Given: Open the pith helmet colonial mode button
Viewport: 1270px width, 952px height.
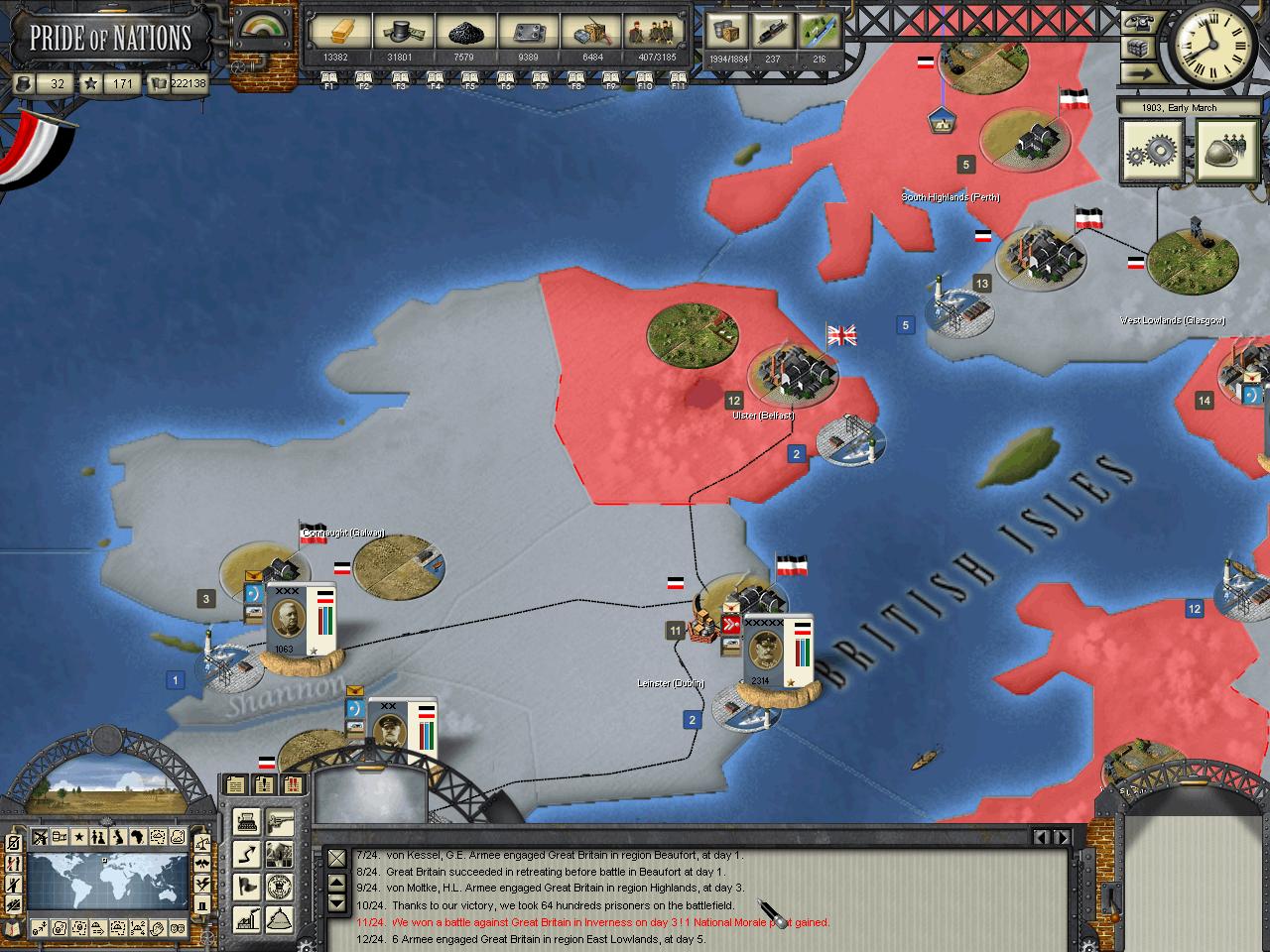Looking at the screenshot, I should [x=280, y=917].
